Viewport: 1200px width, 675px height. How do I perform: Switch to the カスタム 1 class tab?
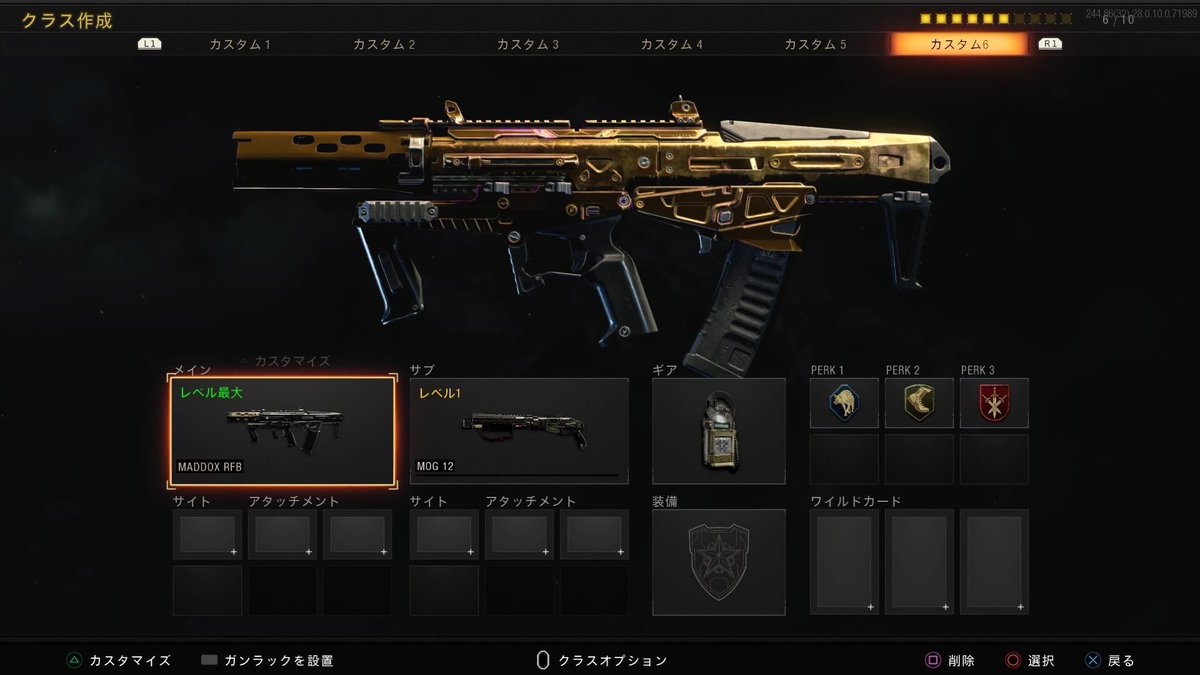pyautogui.click(x=240, y=45)
